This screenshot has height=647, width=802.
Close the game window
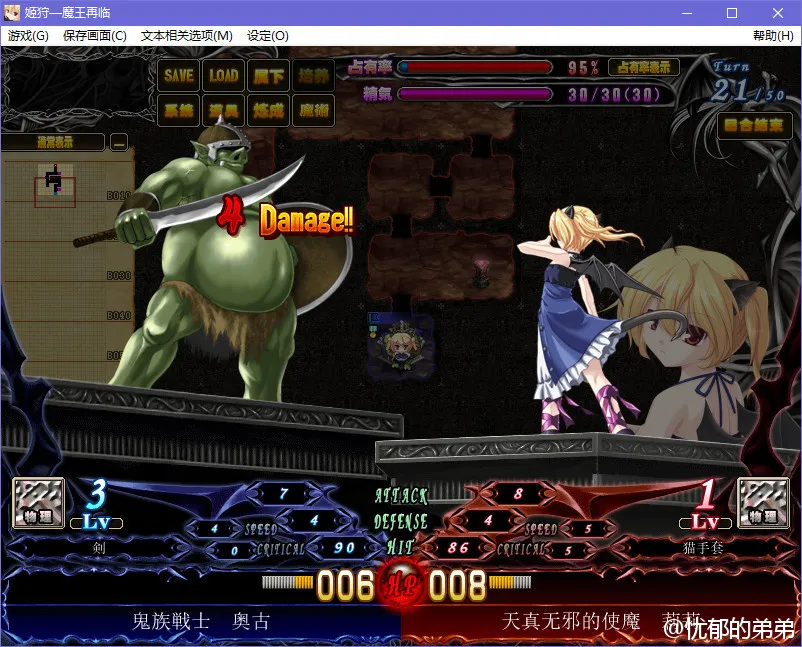[x=778, y=13]
